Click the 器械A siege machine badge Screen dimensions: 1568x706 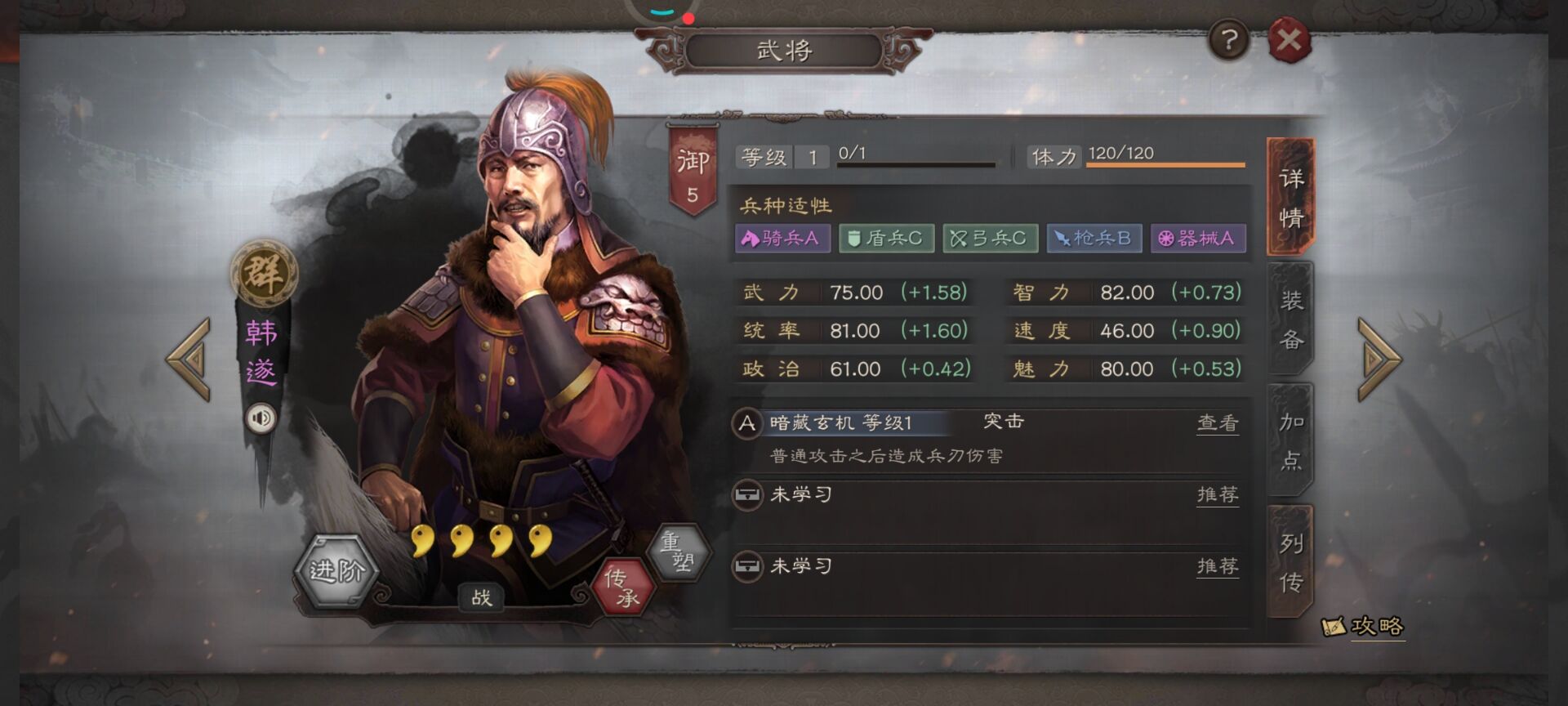coord(1197,239)
